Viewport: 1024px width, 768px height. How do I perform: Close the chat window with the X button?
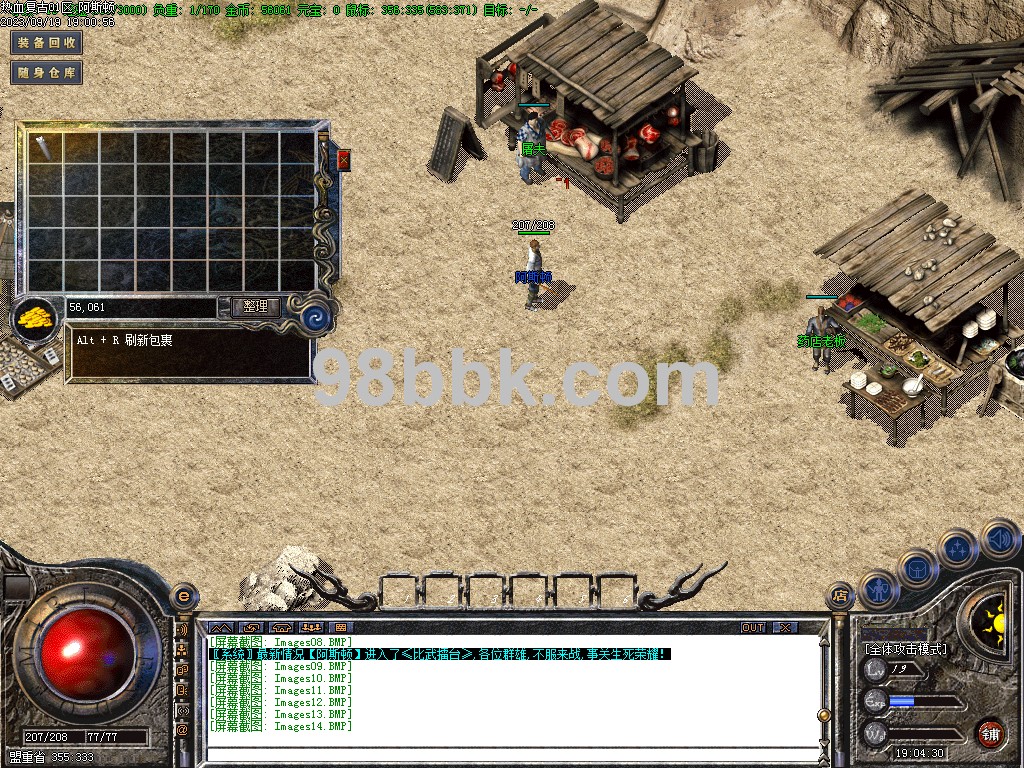tap(786, 627)
